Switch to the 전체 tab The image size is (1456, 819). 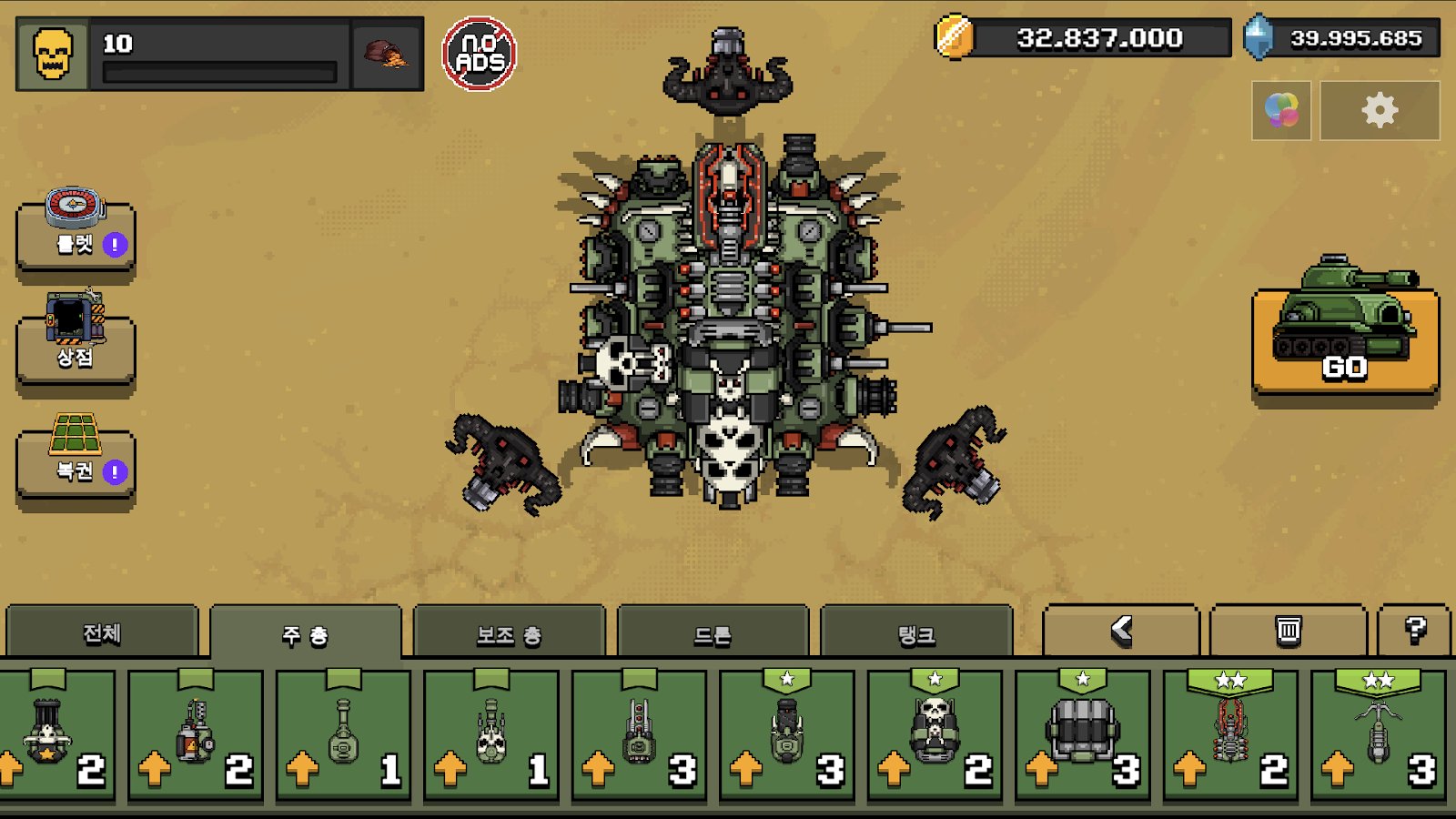point(102,632)
